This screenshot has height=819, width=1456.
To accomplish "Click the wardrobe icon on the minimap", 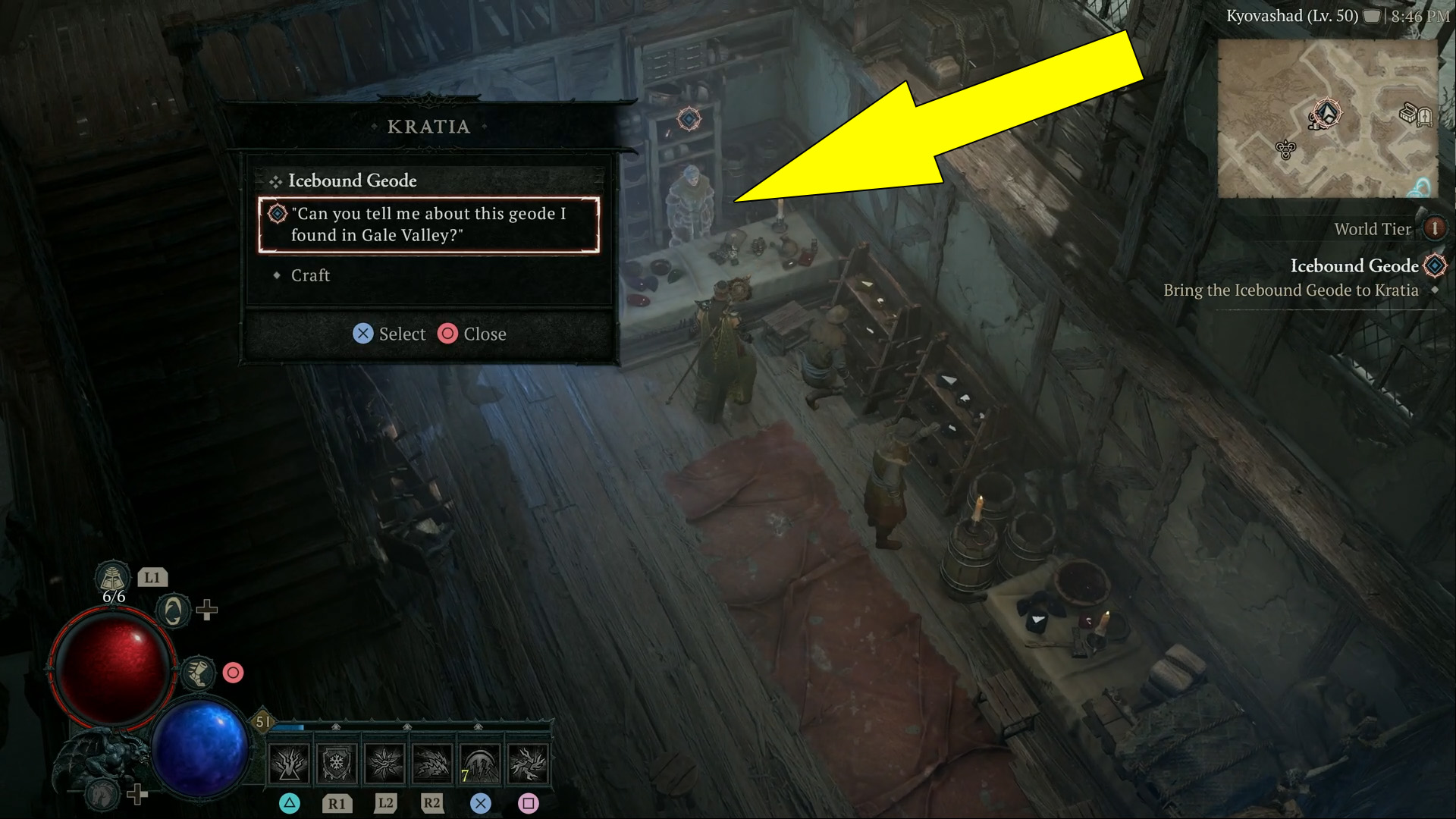I will [x=1424, y=116].
